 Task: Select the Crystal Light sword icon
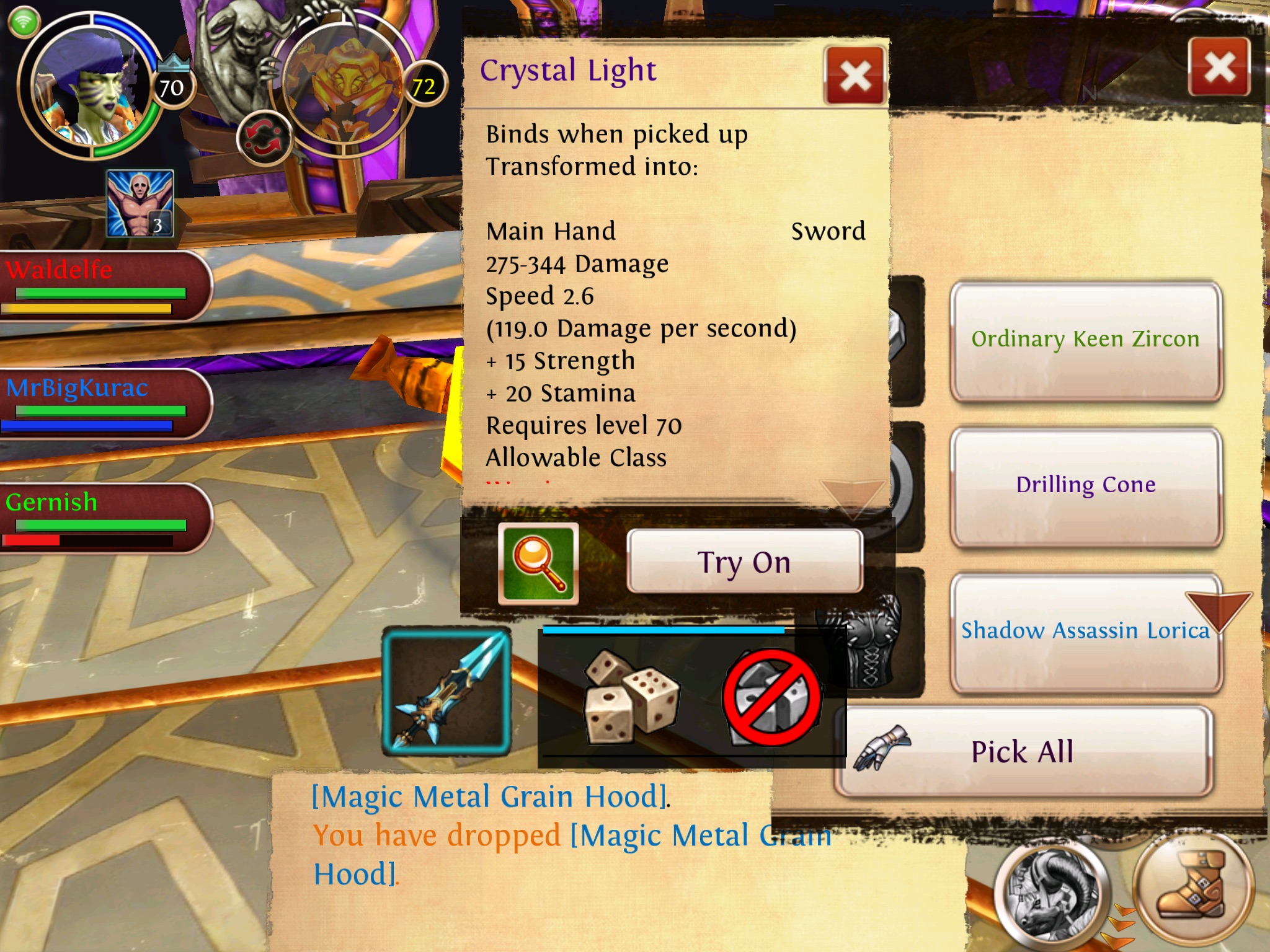(x=446, y=692)
